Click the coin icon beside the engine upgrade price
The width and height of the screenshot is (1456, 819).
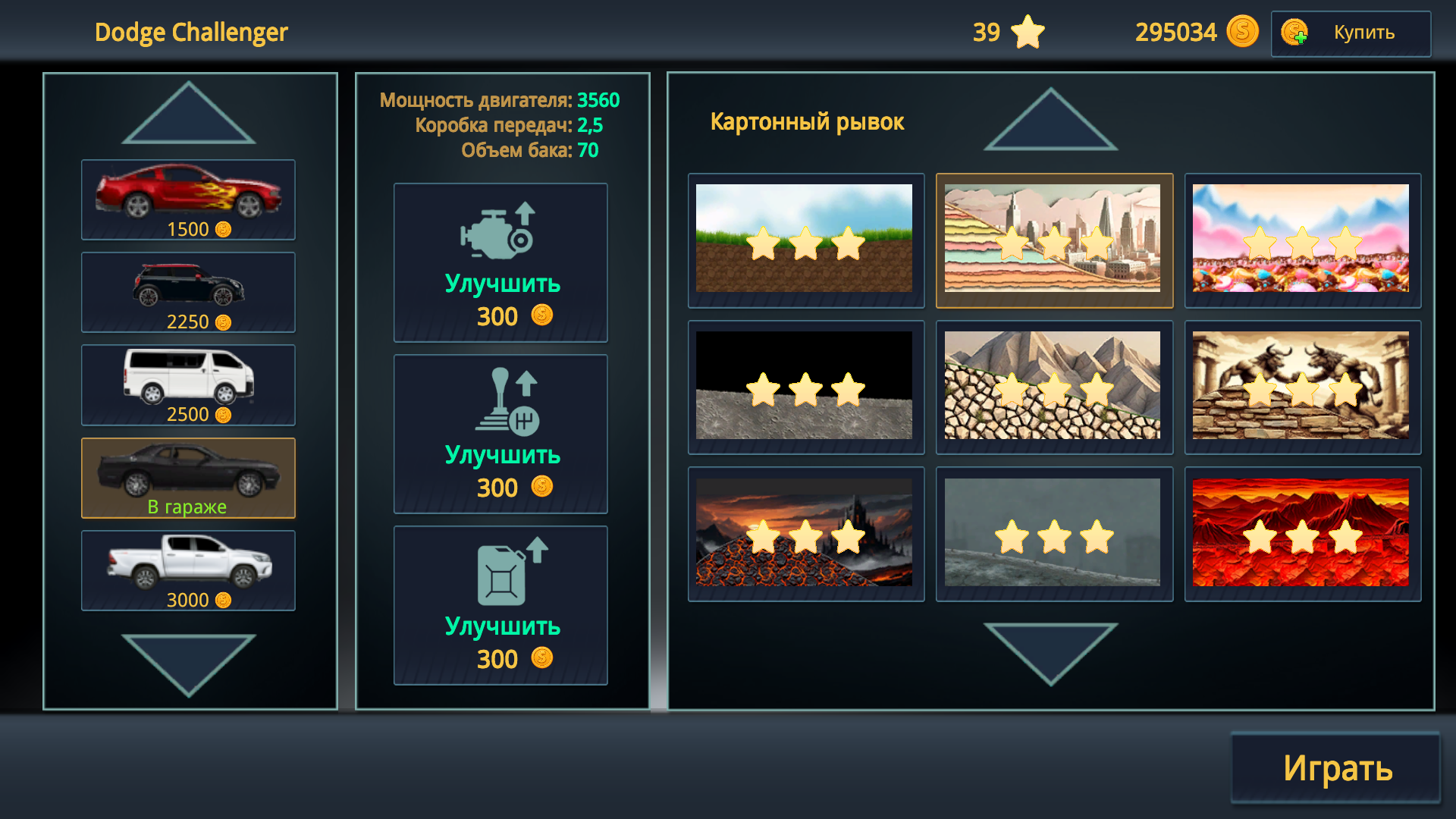point(541,316)
